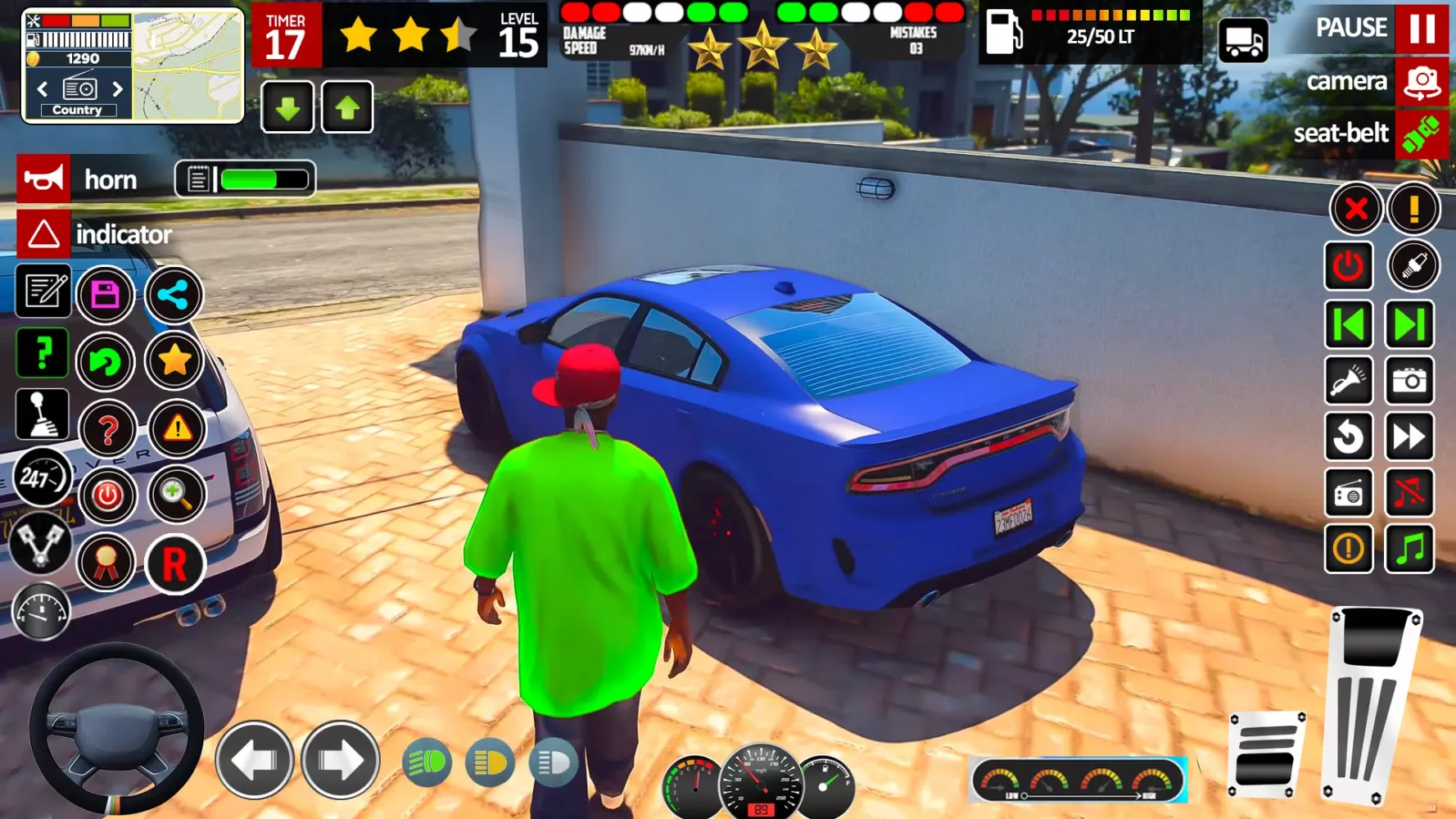
Task: Select the gold star icon
Action: 174,360
